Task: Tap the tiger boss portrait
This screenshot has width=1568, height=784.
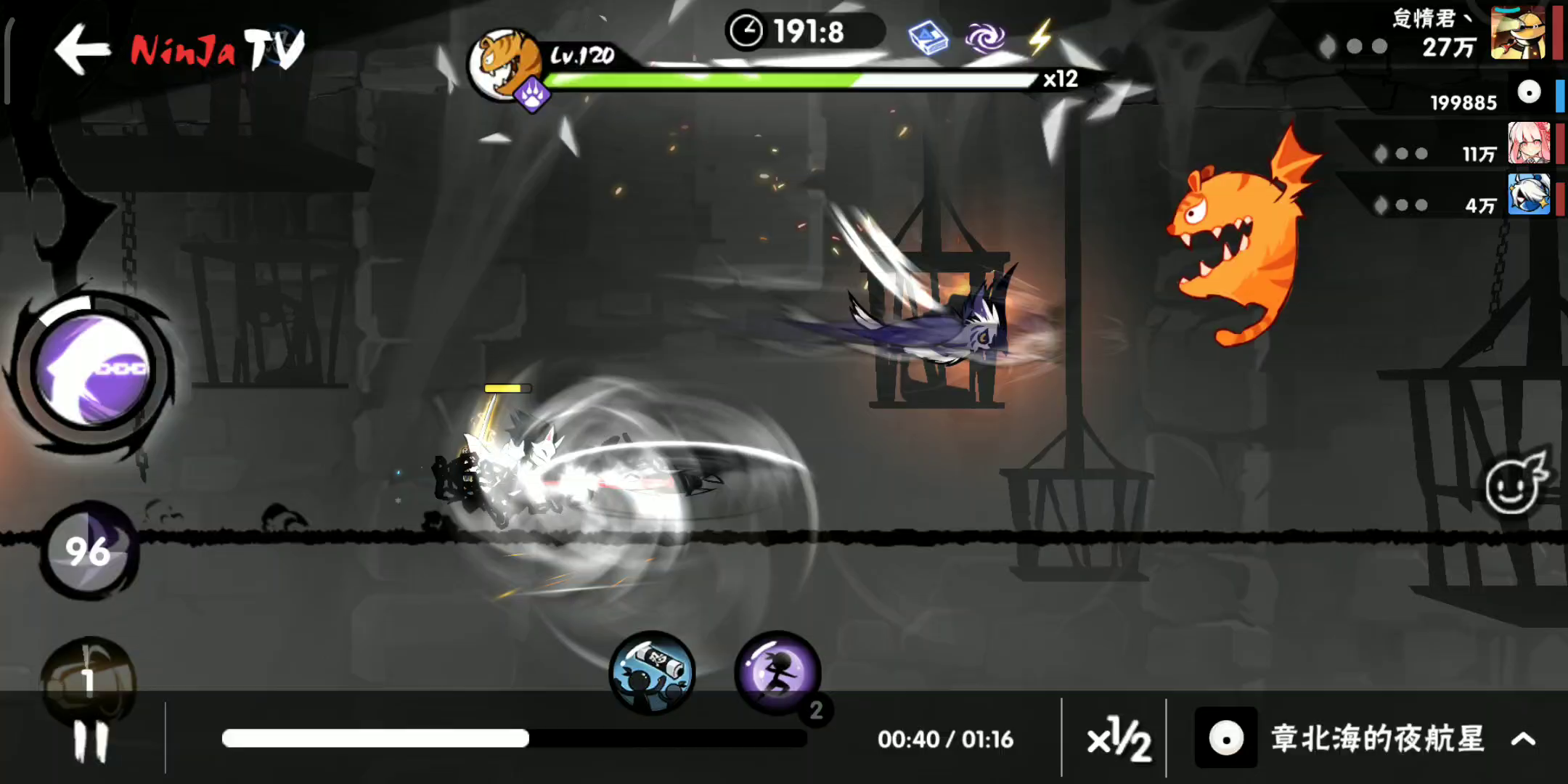Action: 505,65
